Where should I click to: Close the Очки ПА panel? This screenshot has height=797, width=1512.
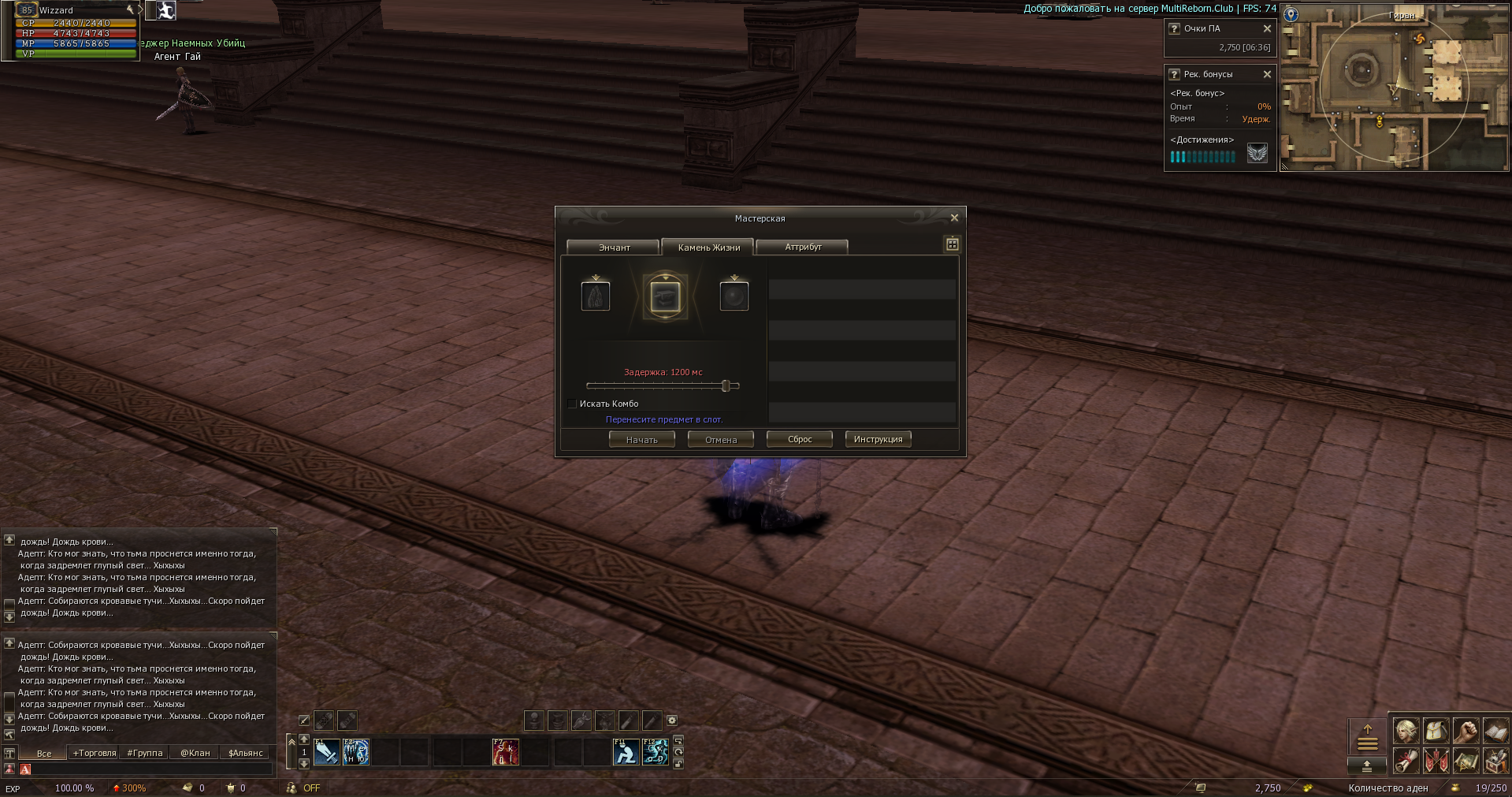[1267, 28]
